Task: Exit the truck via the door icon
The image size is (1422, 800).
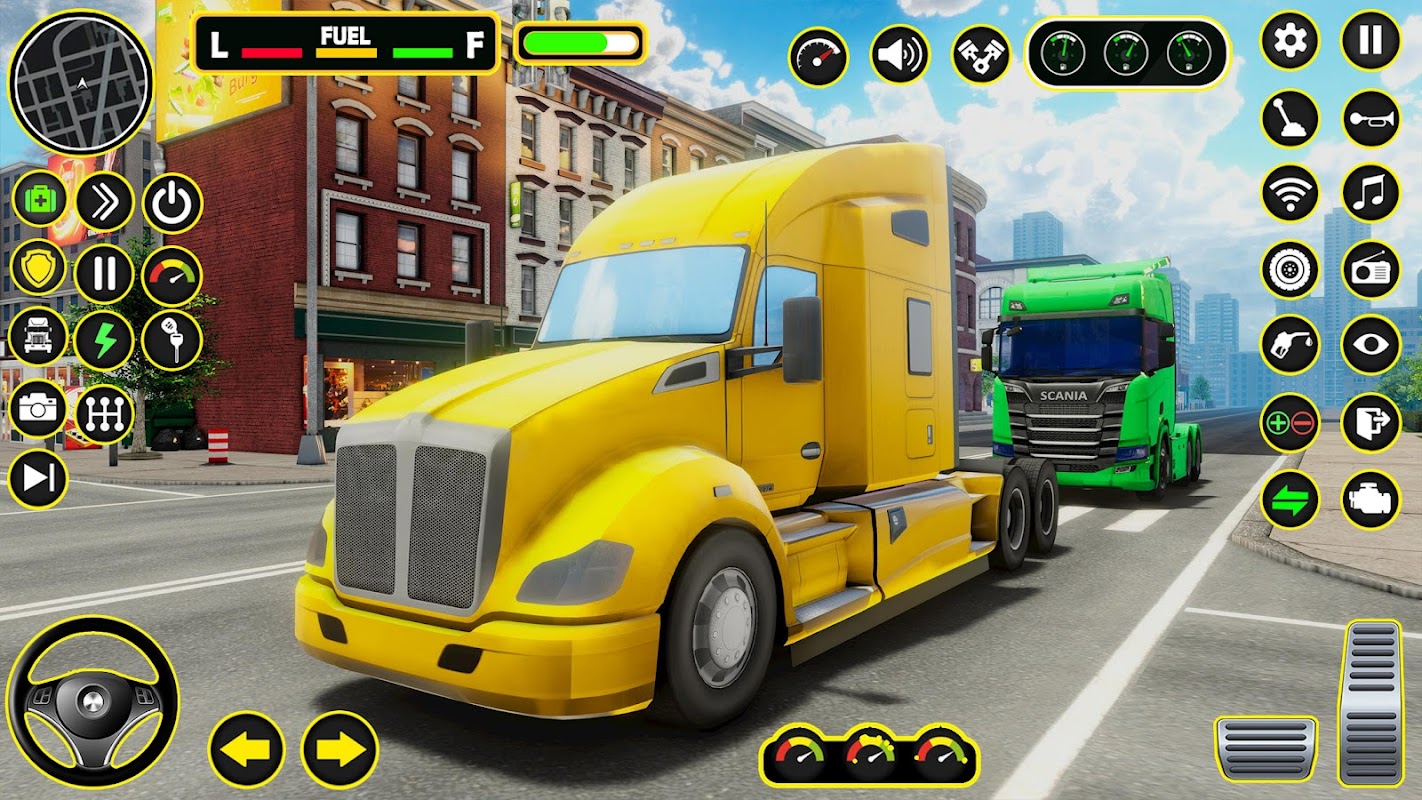Action: (x=1370, y=422)
